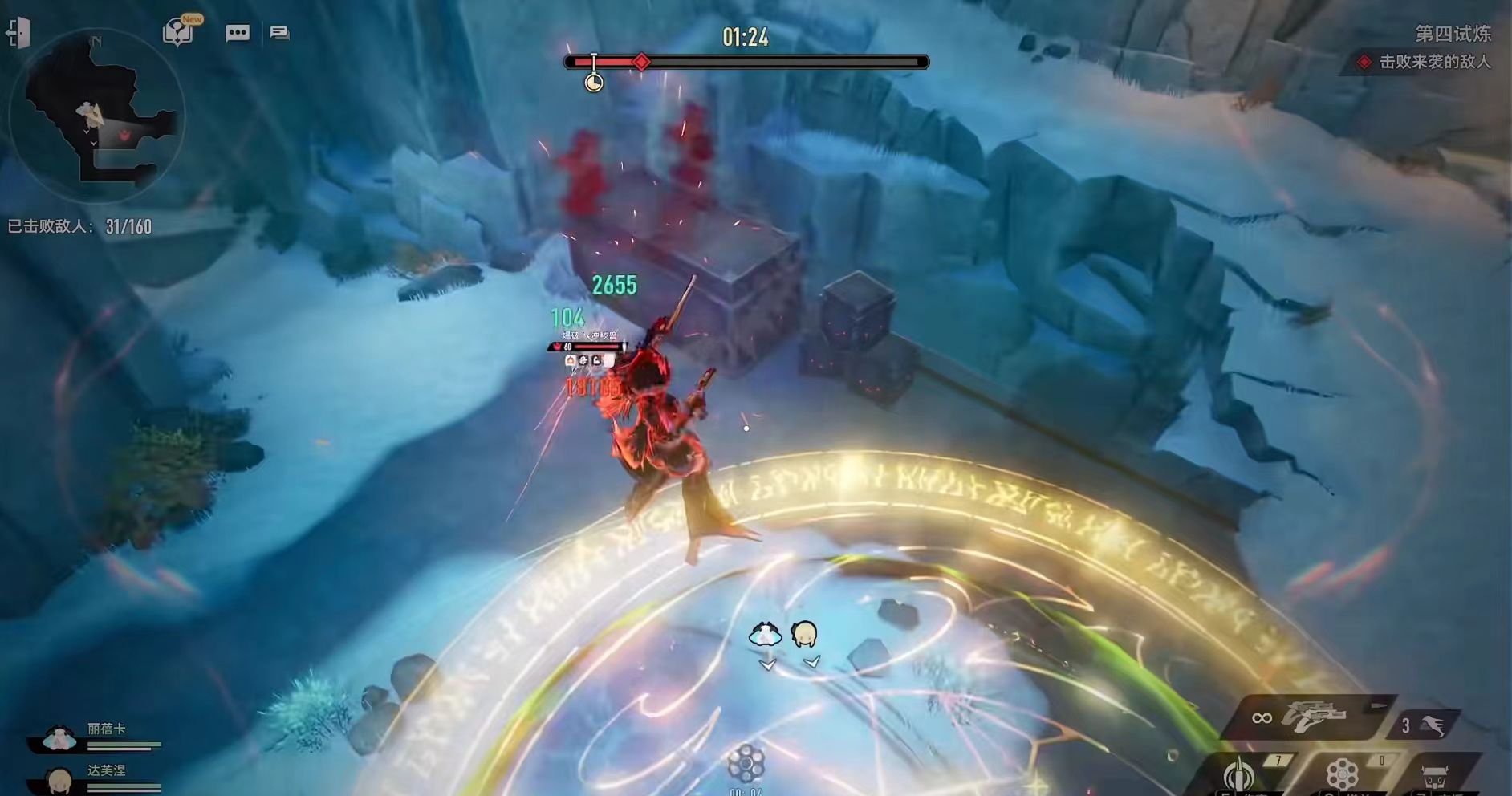Open the circular minimap
Viewport: 1512px width, 796px height.
tap(96, 116)
